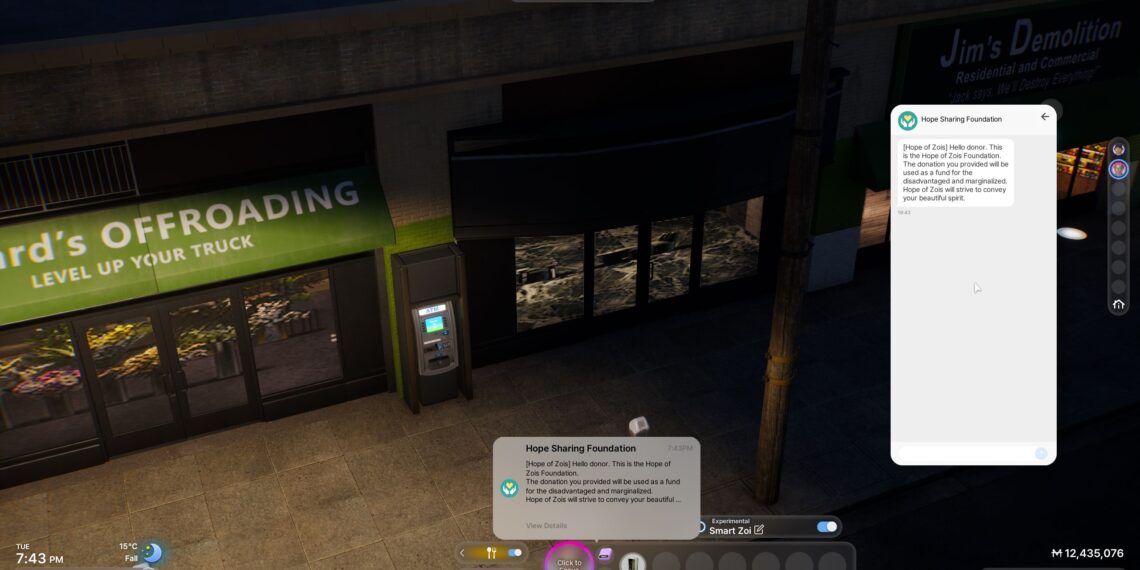Collapse needs panel with the left arrow
Screen dimensions: 1140x570
(462, 552)
